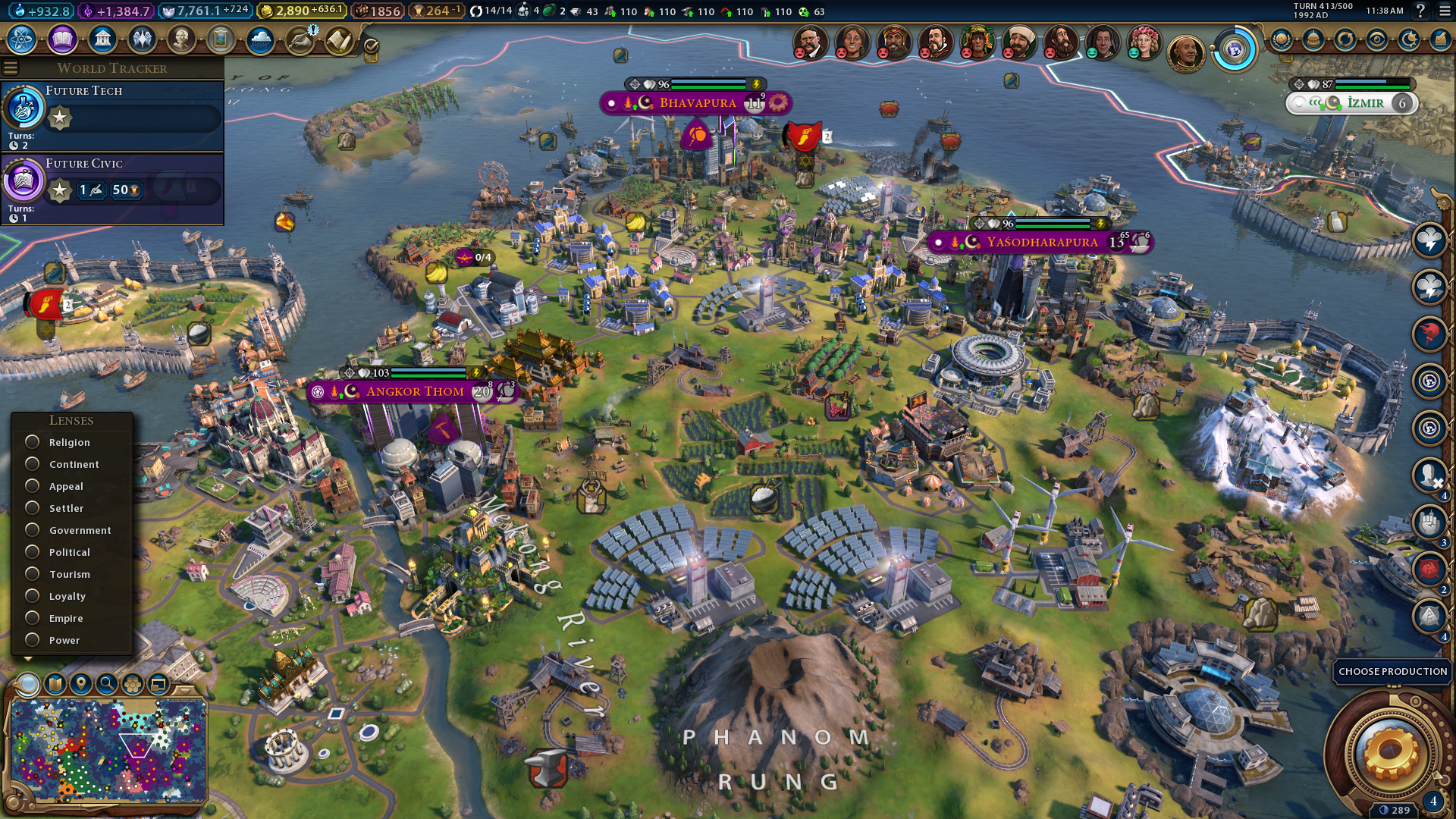Open the Great People bust icon
Screen dimensions: 1456x819
tap(180, 39)
